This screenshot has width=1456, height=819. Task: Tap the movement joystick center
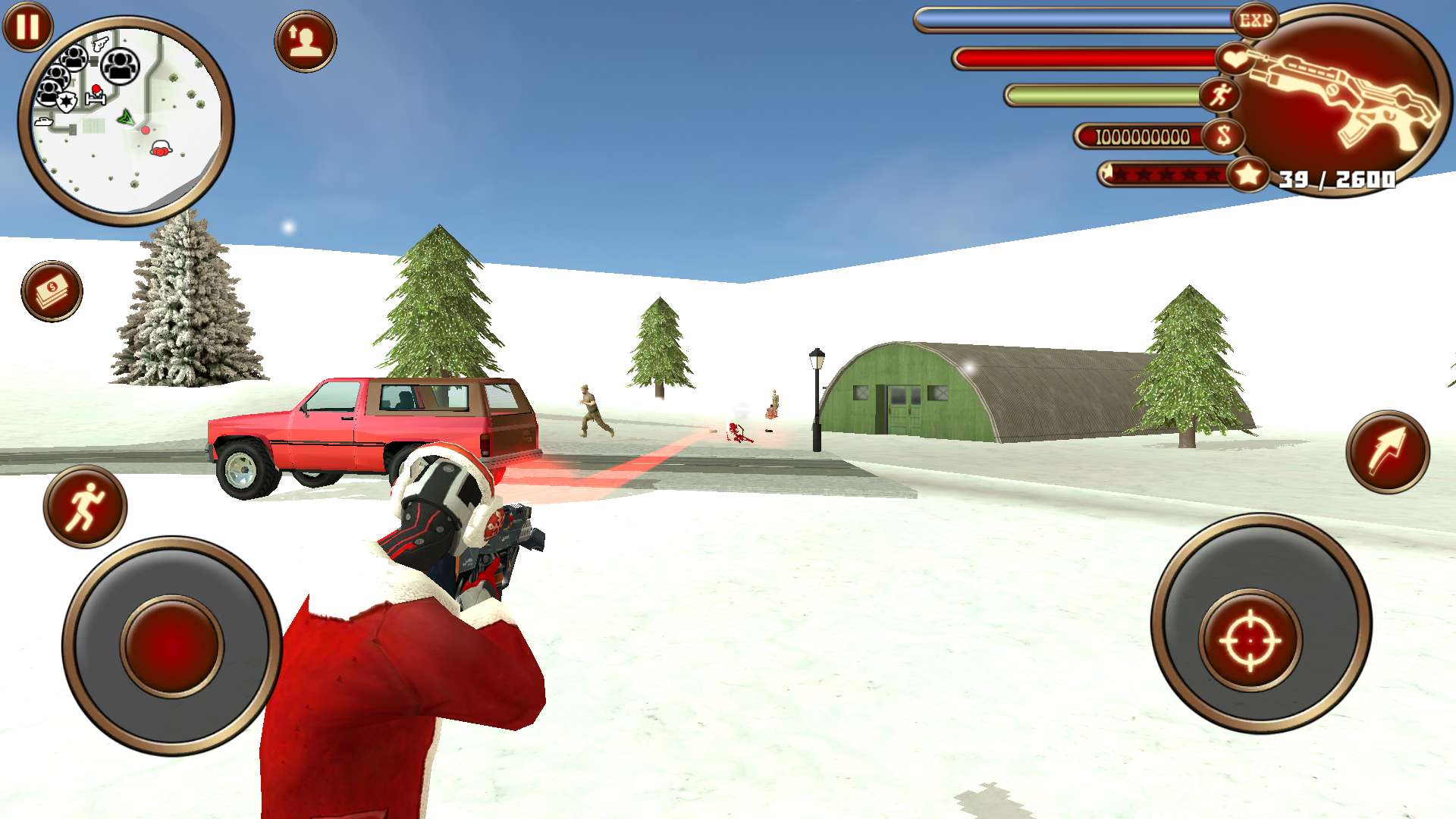pos(172,645)
